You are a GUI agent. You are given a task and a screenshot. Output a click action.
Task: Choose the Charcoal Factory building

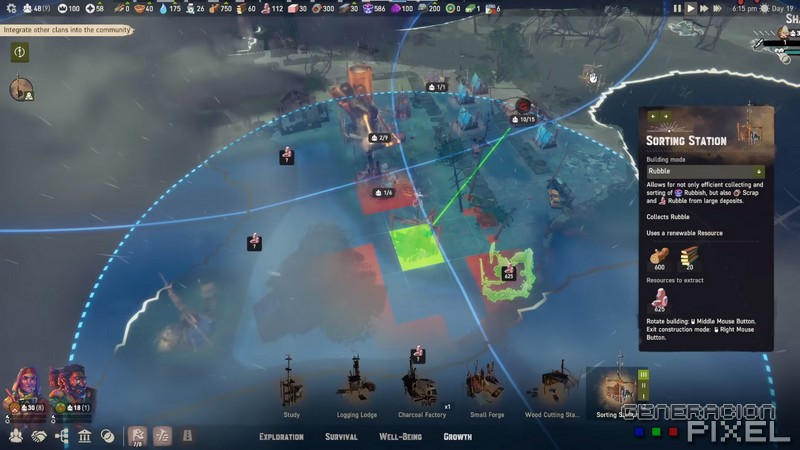(x=419, y=384)
